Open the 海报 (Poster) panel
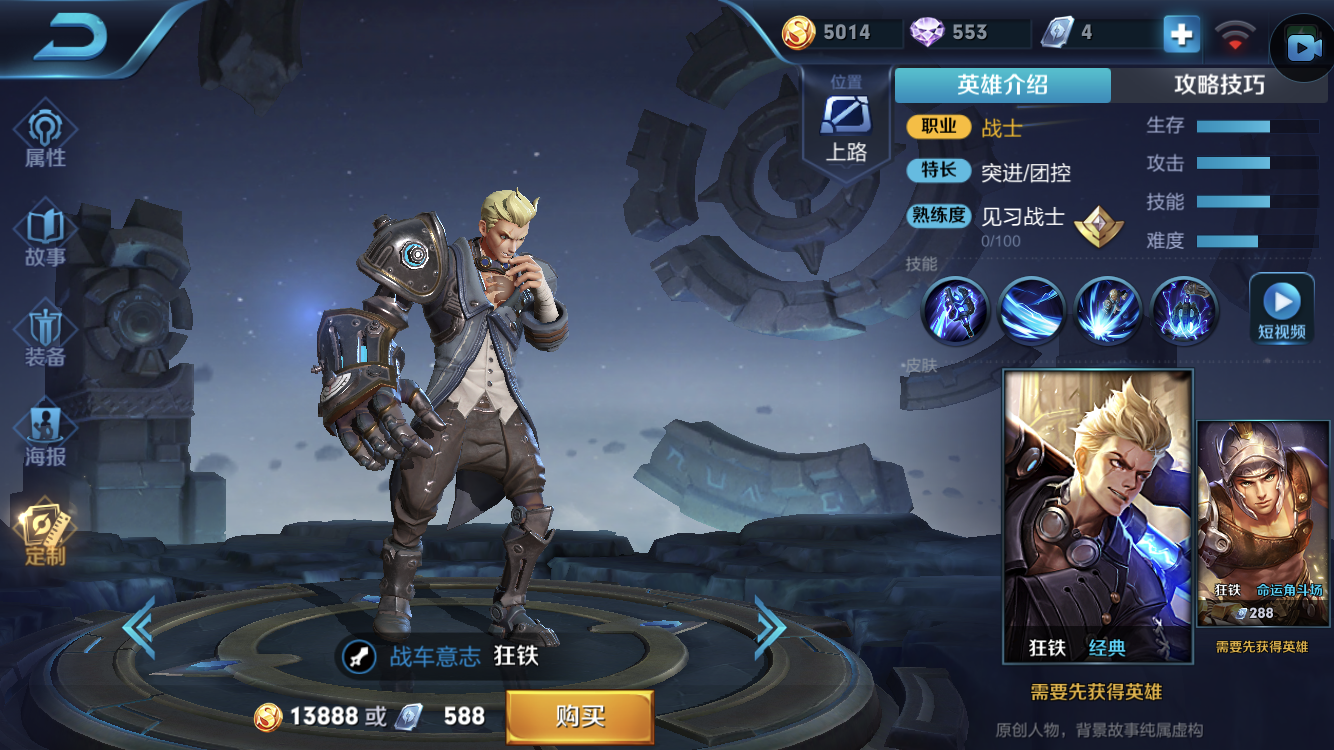Image resolution: width=1334 pixels, height=750 pixels. tap(43, 430)
